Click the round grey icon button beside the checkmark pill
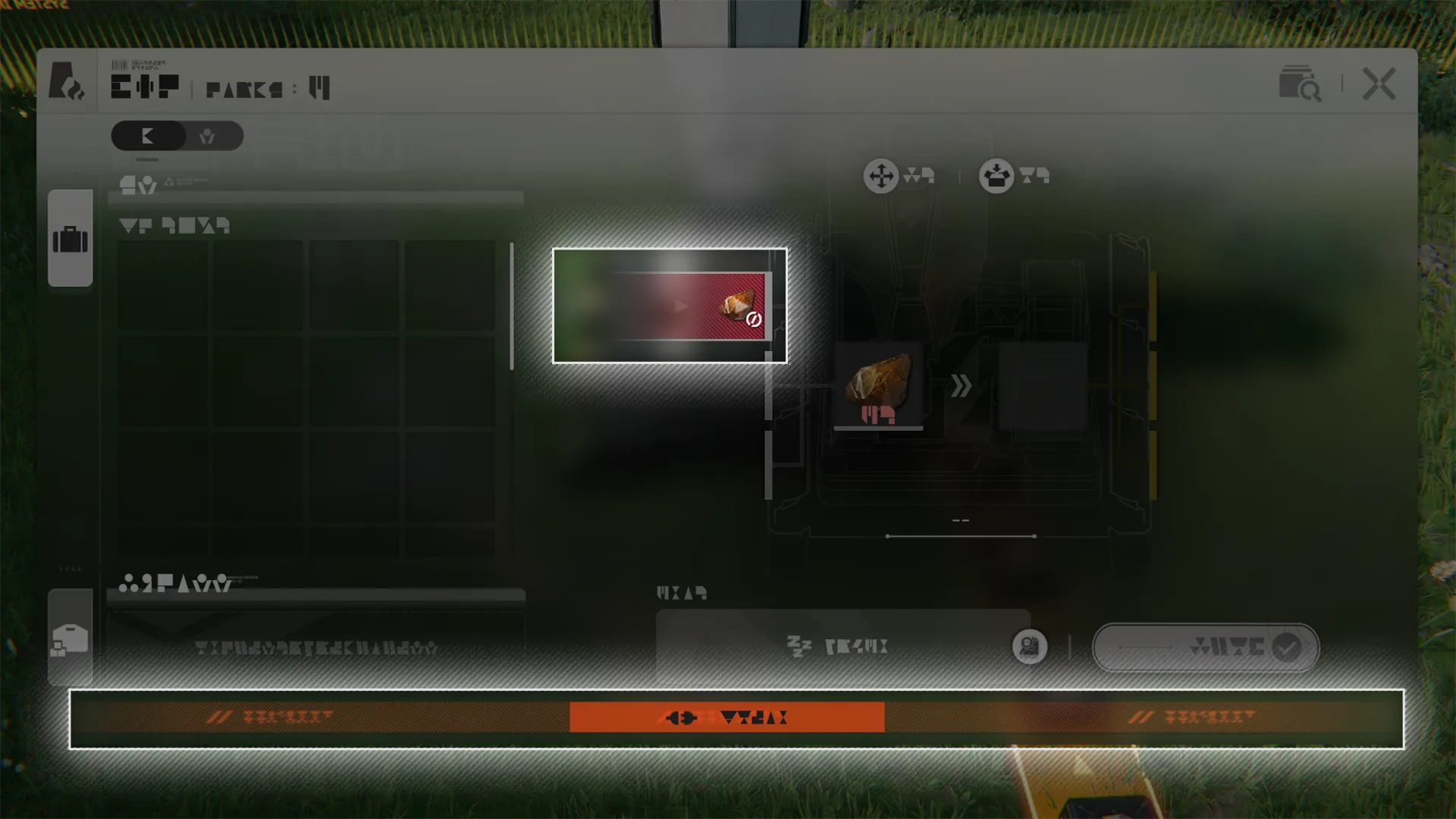Viewport: 1456px width, 819px height. point(1029,647)
